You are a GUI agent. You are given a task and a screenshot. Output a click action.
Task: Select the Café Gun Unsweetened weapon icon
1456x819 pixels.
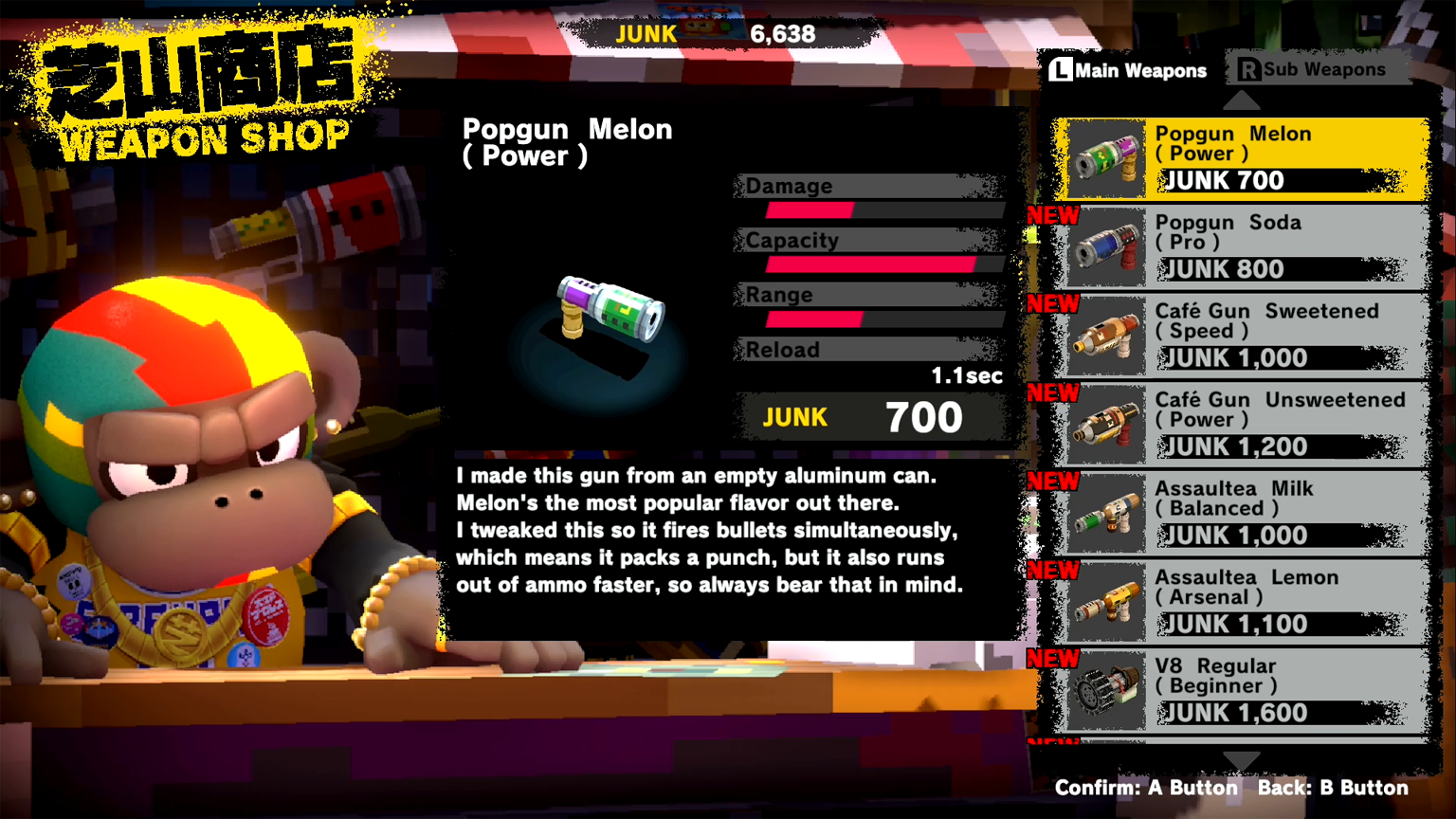coord(1105,422)
